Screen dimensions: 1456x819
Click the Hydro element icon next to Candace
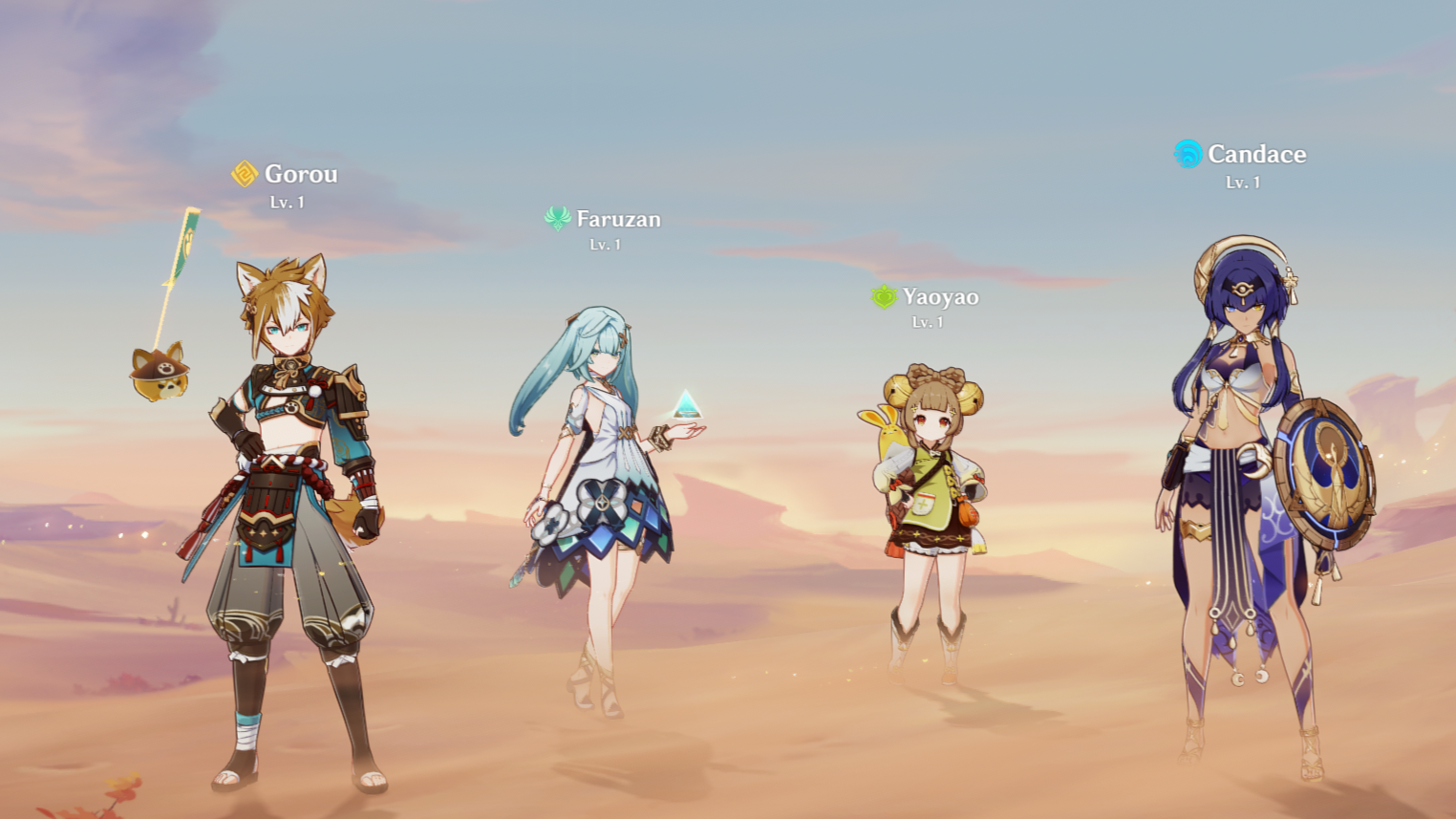click(x=1187, y=153)
